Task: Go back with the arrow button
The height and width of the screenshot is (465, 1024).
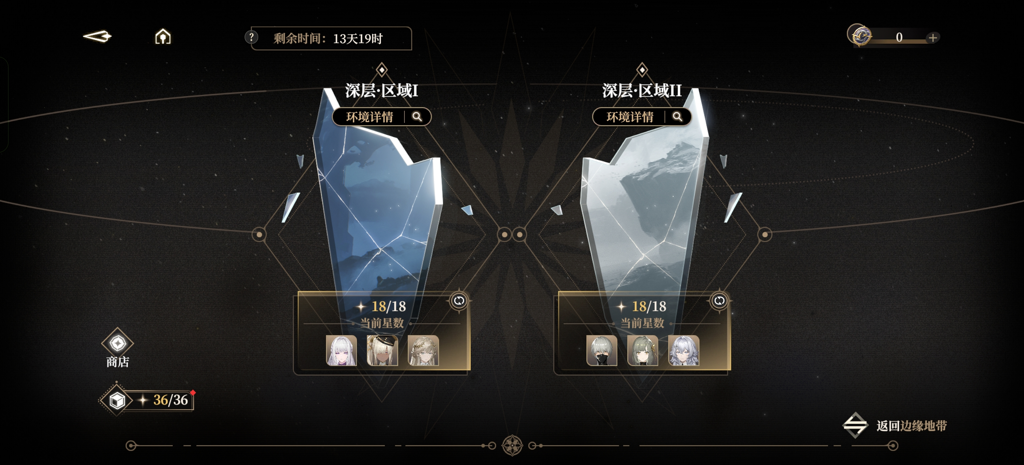Action: click(x=97, y=37)
